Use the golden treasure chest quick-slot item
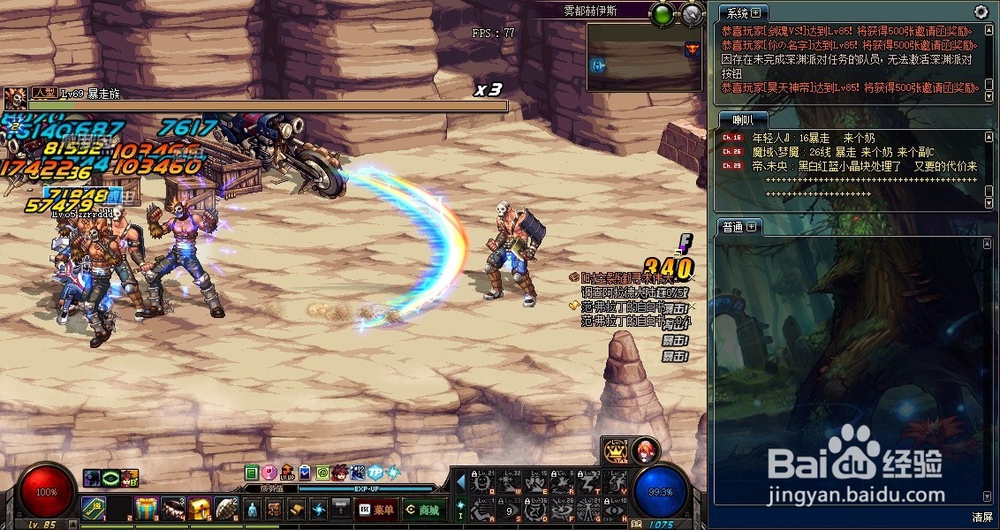The height and width of the screenshot is (530, 1000). (x=199, y=508)
